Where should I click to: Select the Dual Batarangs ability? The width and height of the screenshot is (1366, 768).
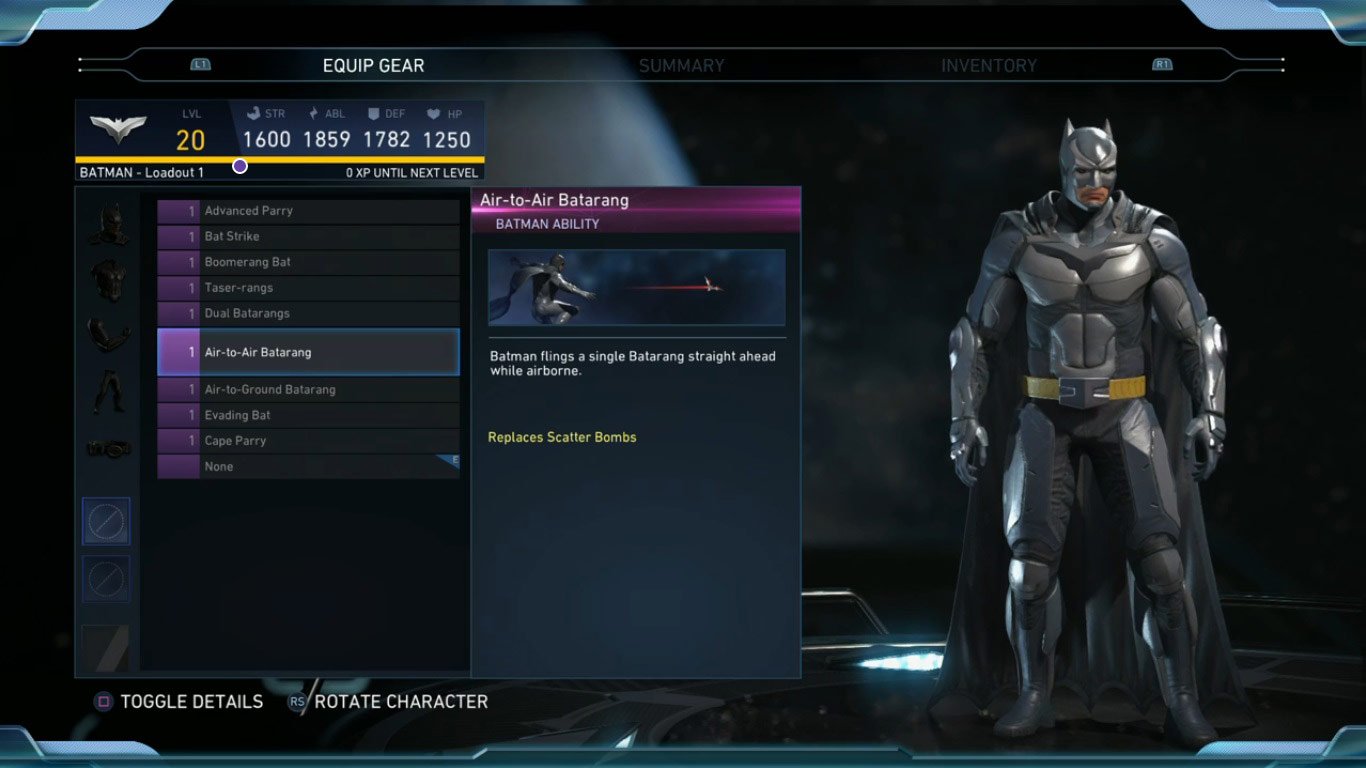(308, 313)
